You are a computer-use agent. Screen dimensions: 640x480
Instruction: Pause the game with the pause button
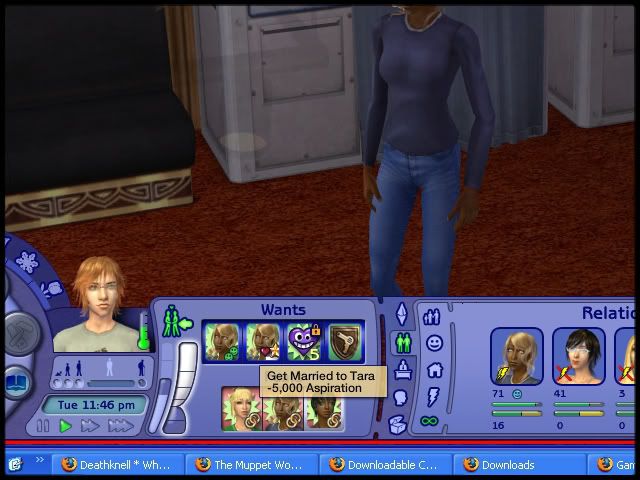tap(43, 426)
